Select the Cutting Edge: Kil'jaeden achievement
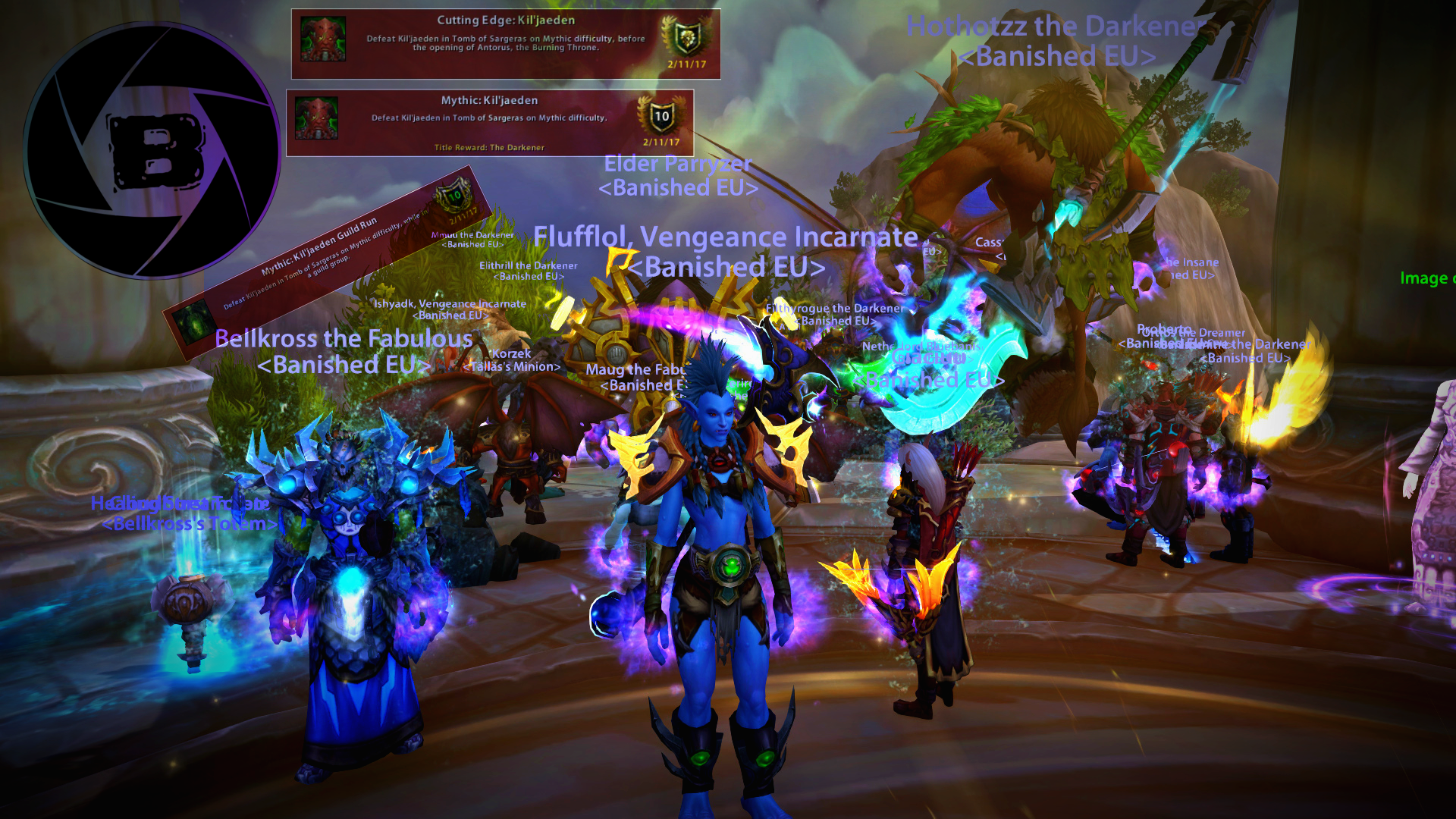Image resolution: width=1456 pixels, height=819 pixels. coord(505,44)
